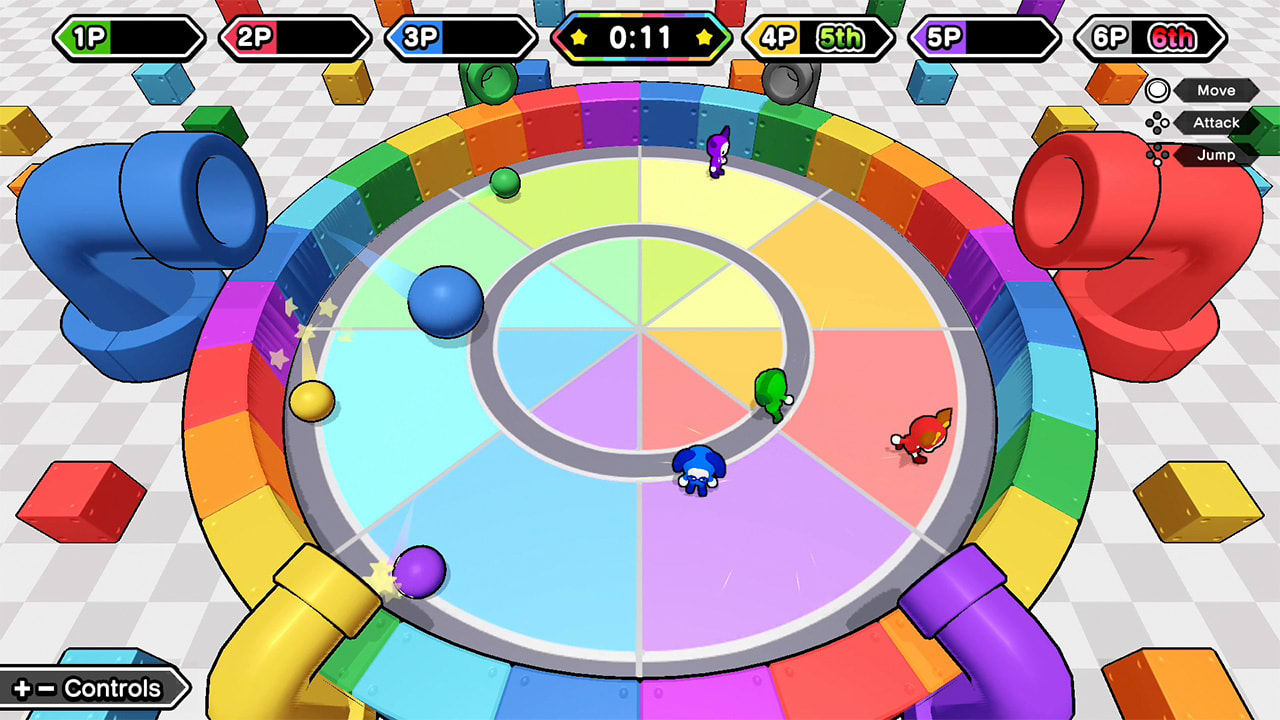This screenshot has width=1280, height=720.
Task: Click the analog stick icon beside Move
Action: click(1157, 91)
